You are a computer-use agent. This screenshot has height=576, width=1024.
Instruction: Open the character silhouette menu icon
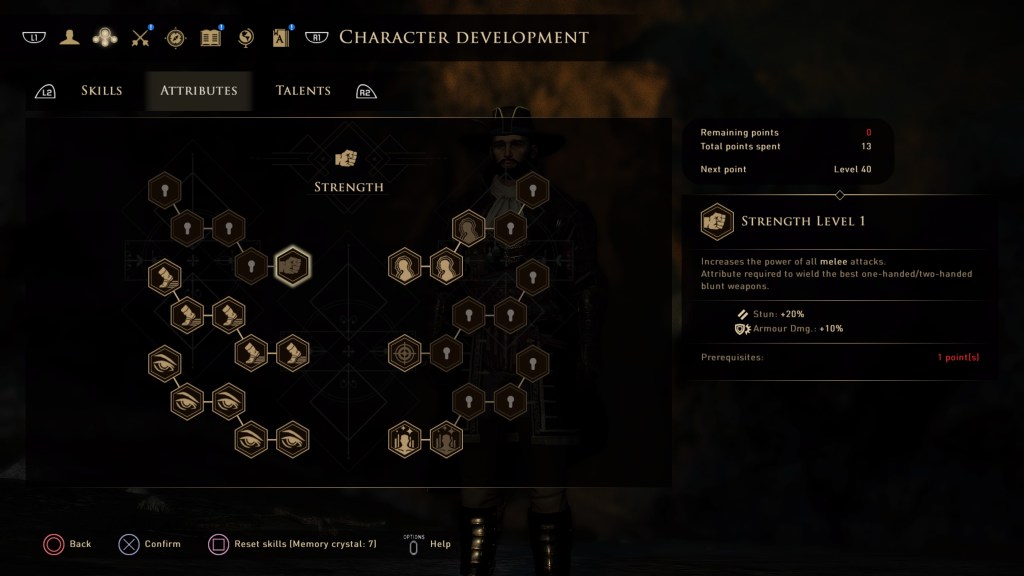click(x=69, y=38)
